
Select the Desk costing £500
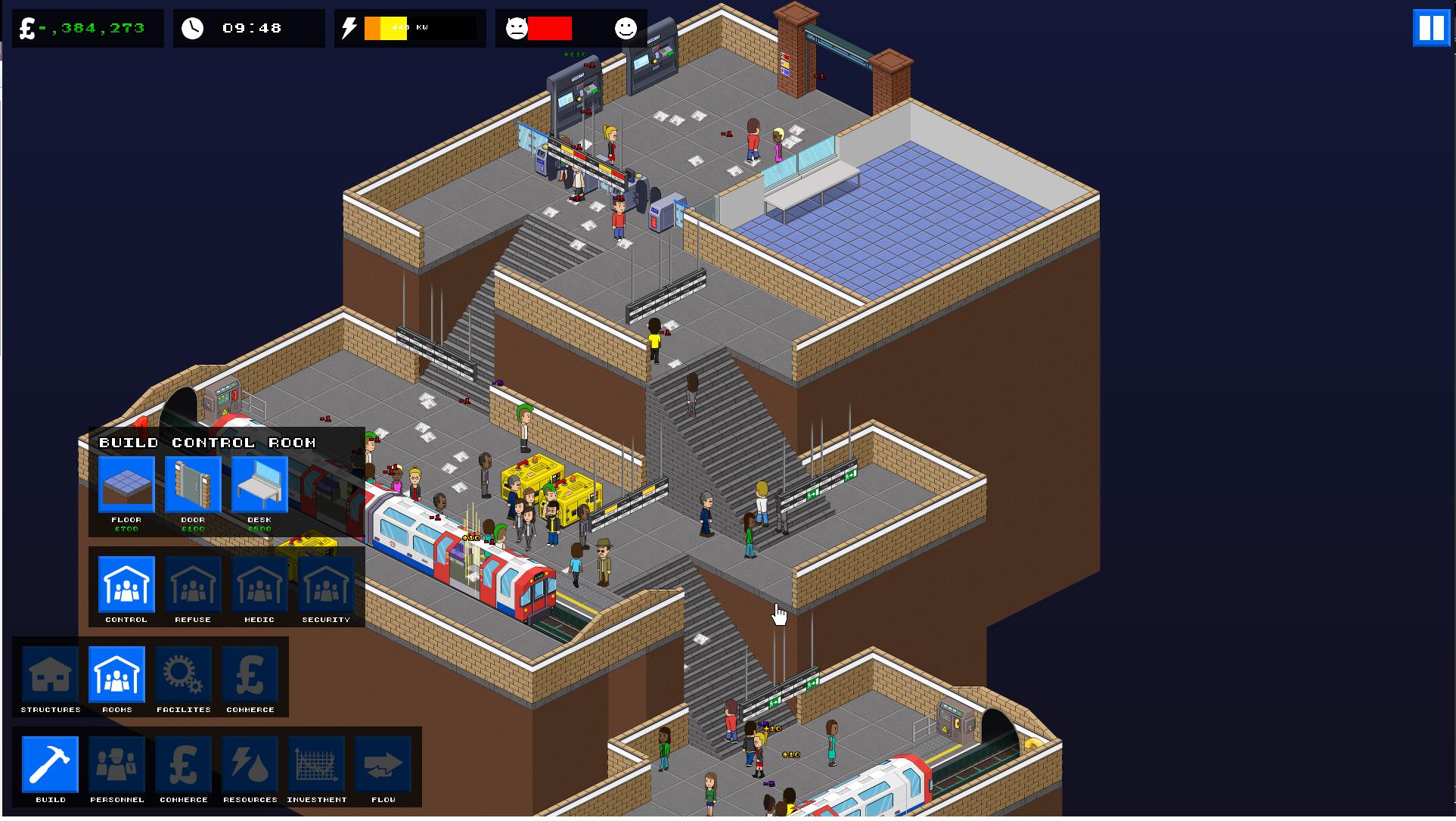[x=259, y=484]
